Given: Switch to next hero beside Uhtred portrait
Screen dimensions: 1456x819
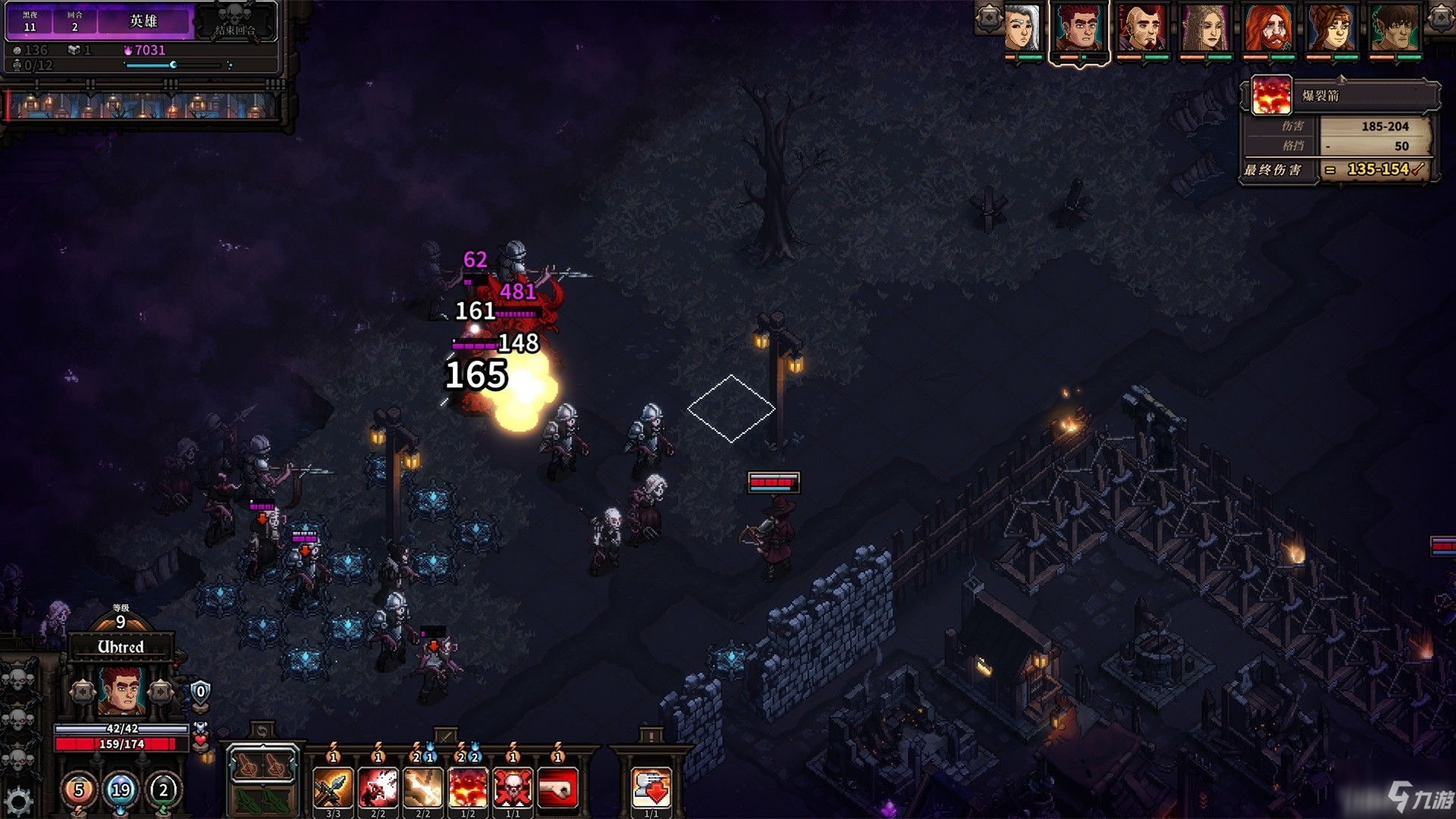Looking at the screenshot, I should click(160, 692).
